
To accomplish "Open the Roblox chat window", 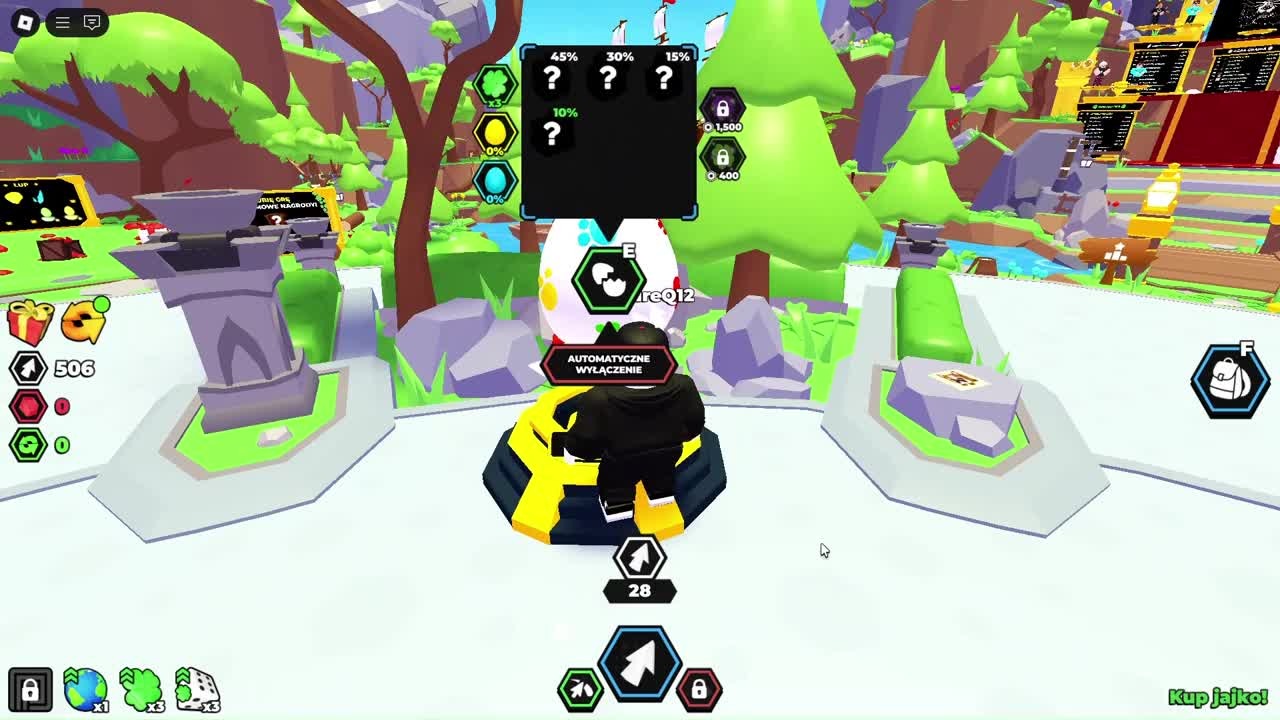I will click(x=92, y=22).
